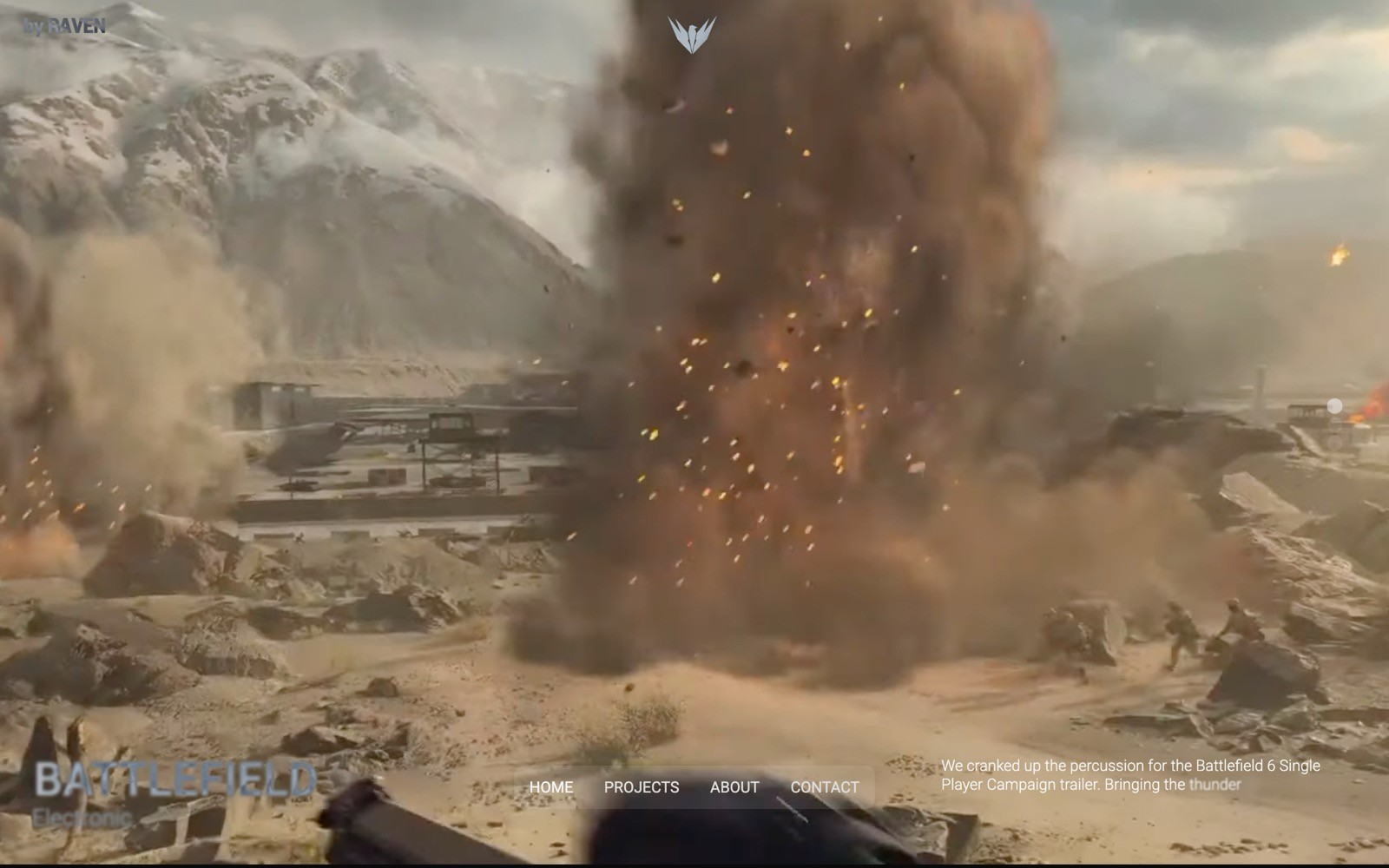Click CONTACT to reach the contact form

(x=824, y=787)
